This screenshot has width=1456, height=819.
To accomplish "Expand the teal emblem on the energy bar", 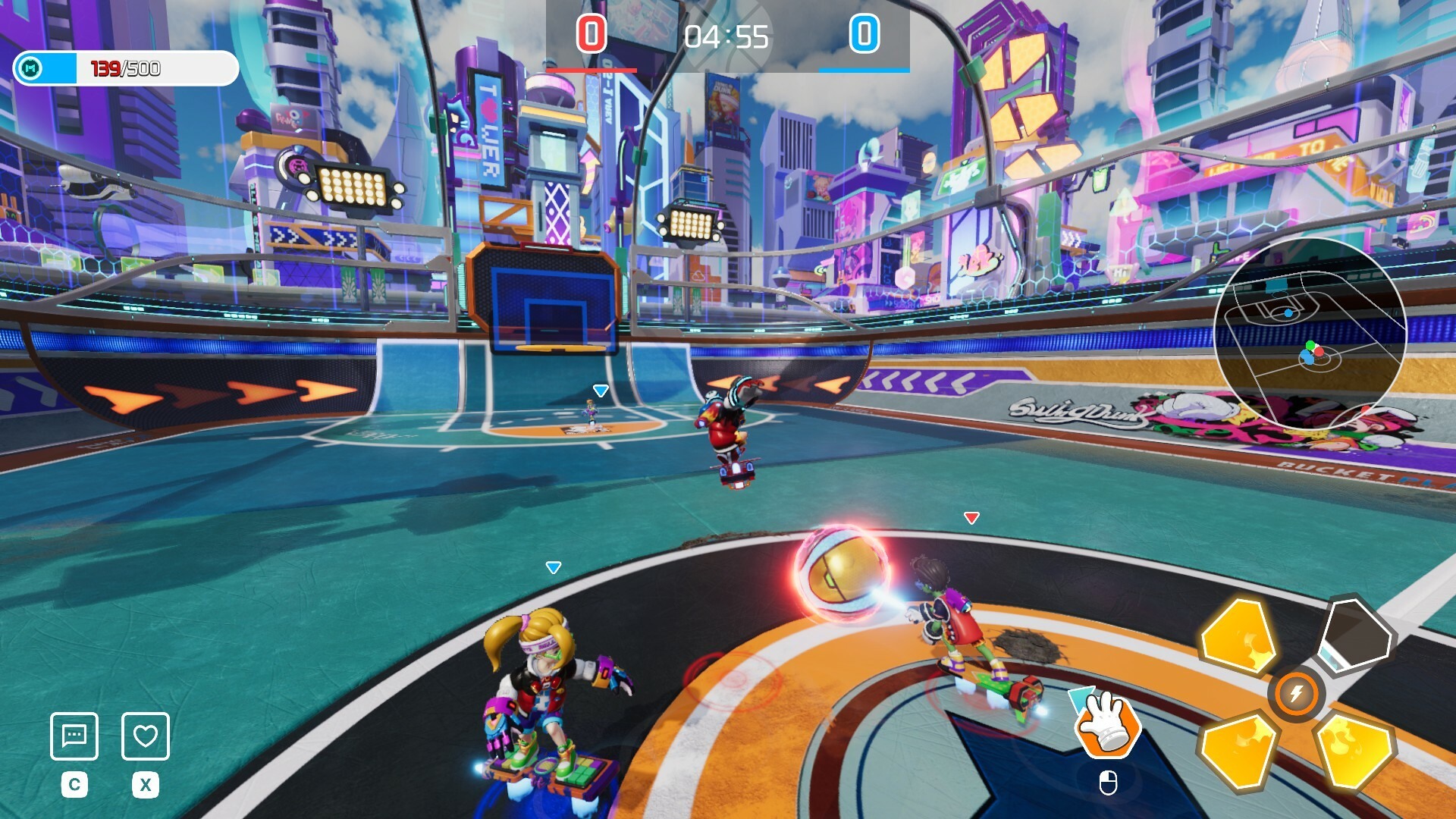I will tap(28, 68).
